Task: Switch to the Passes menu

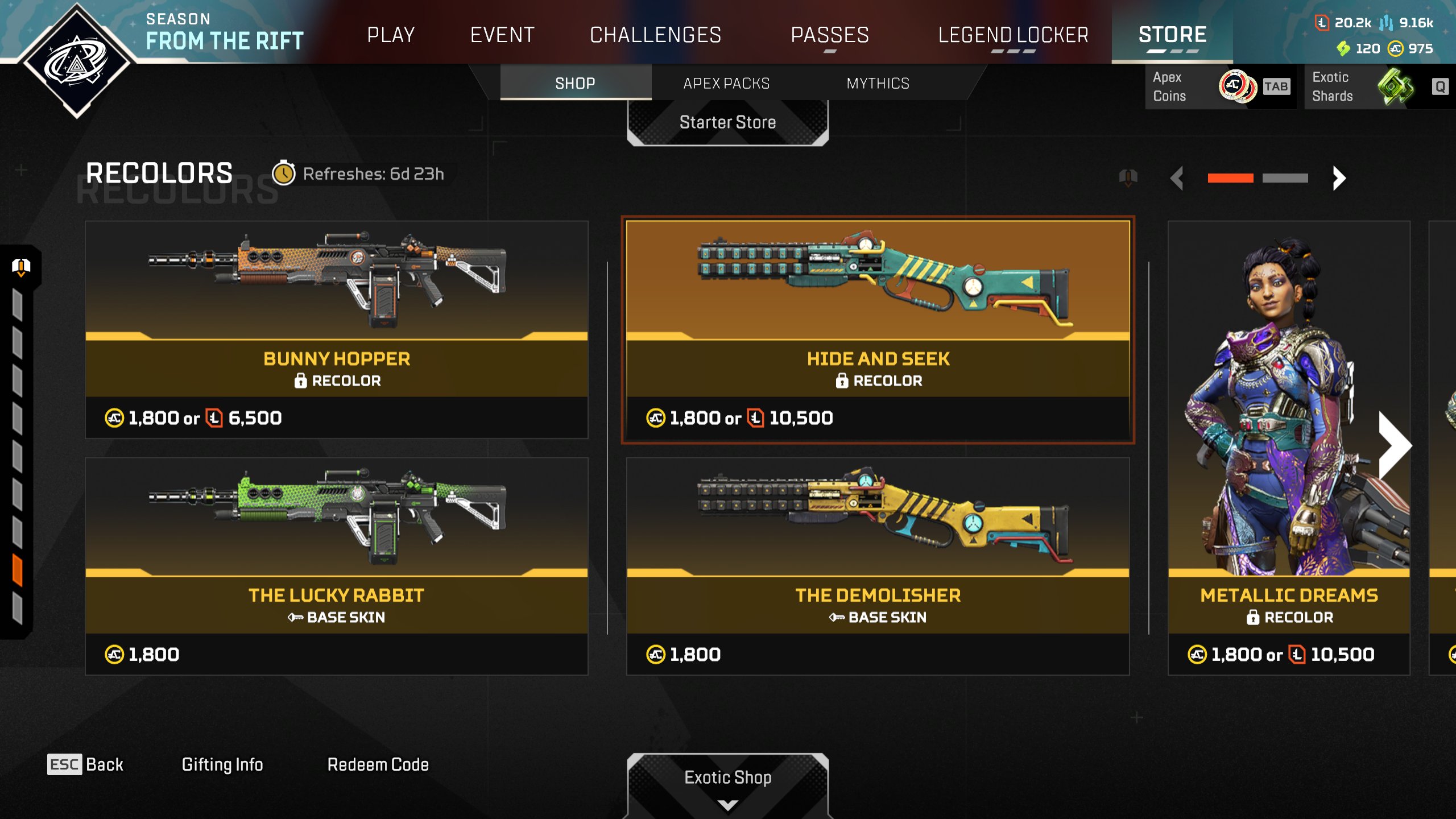Action: [x=830, y=35]
